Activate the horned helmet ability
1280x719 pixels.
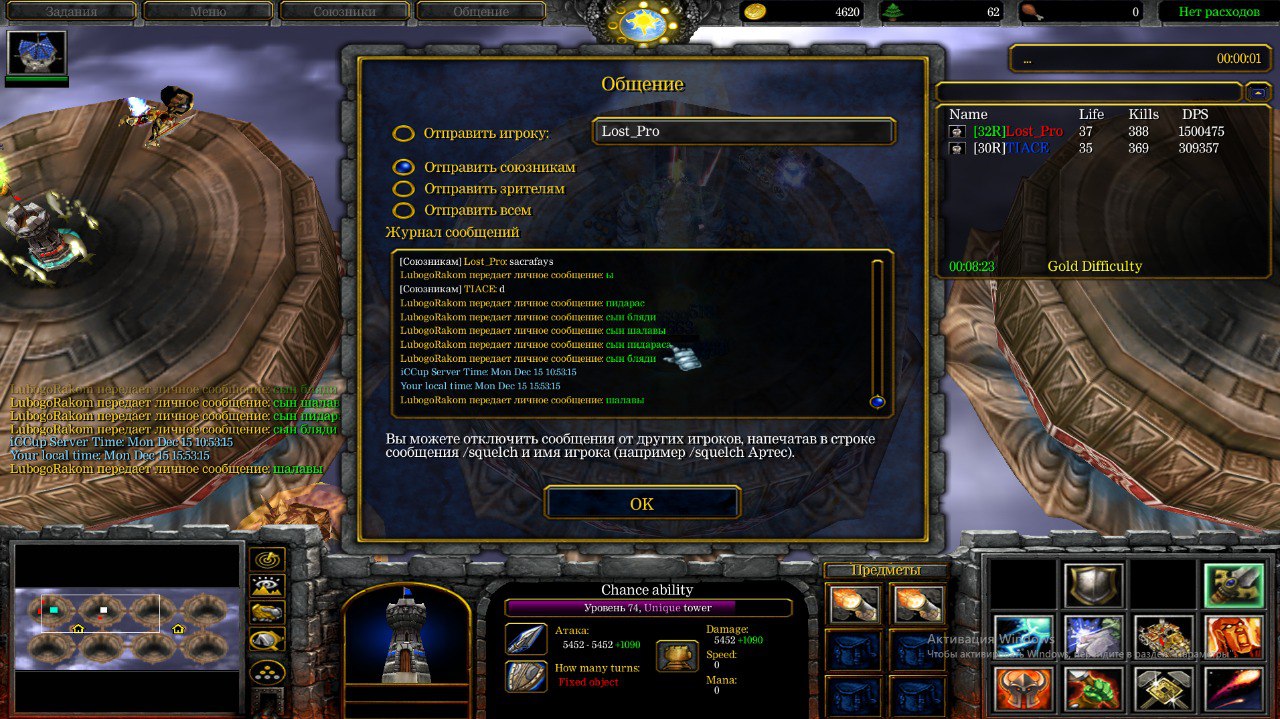1023,689
